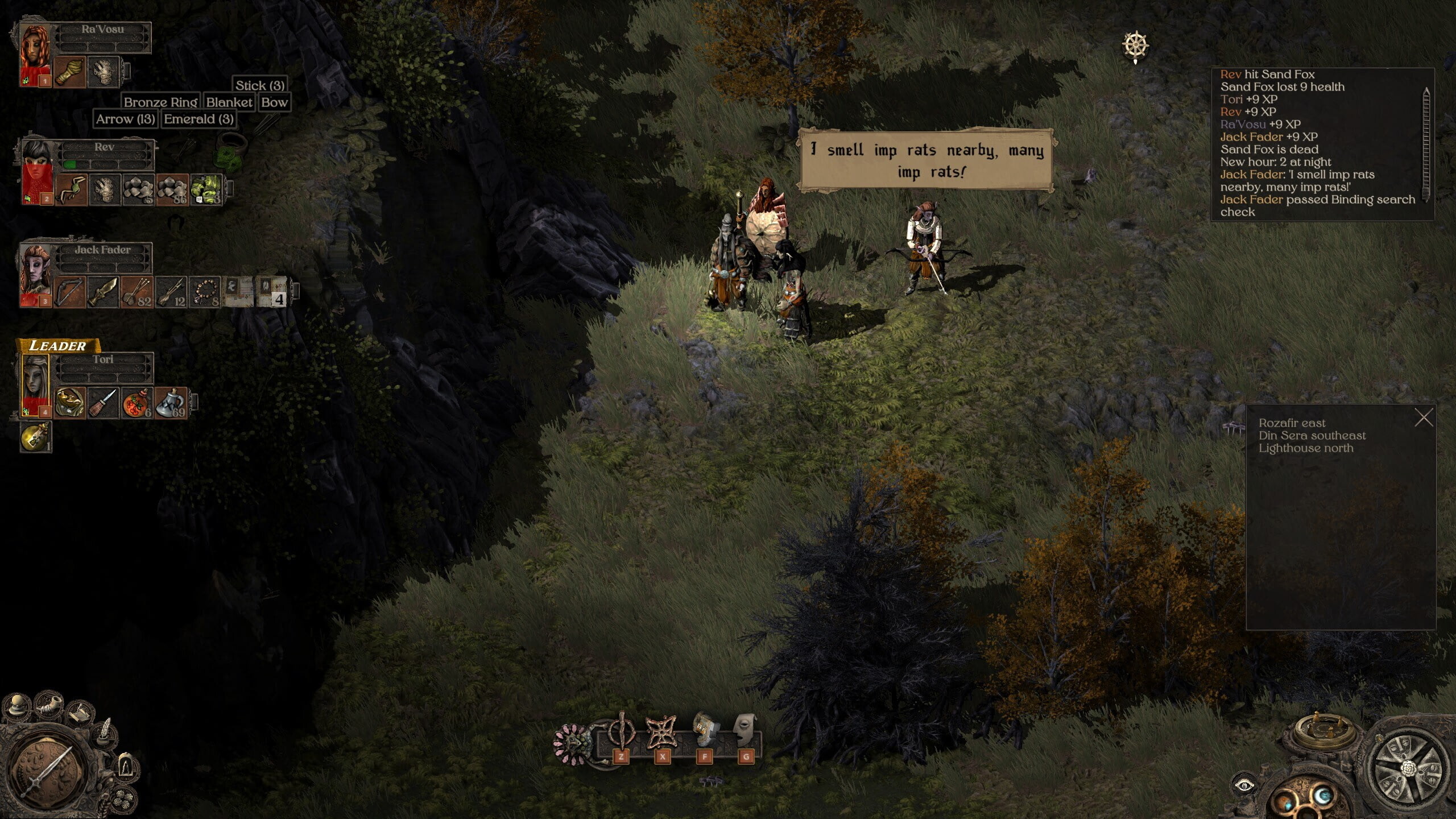Pick up the Bronze Ring loot label
Screen dimensions: 1456x819
(160, 102)
